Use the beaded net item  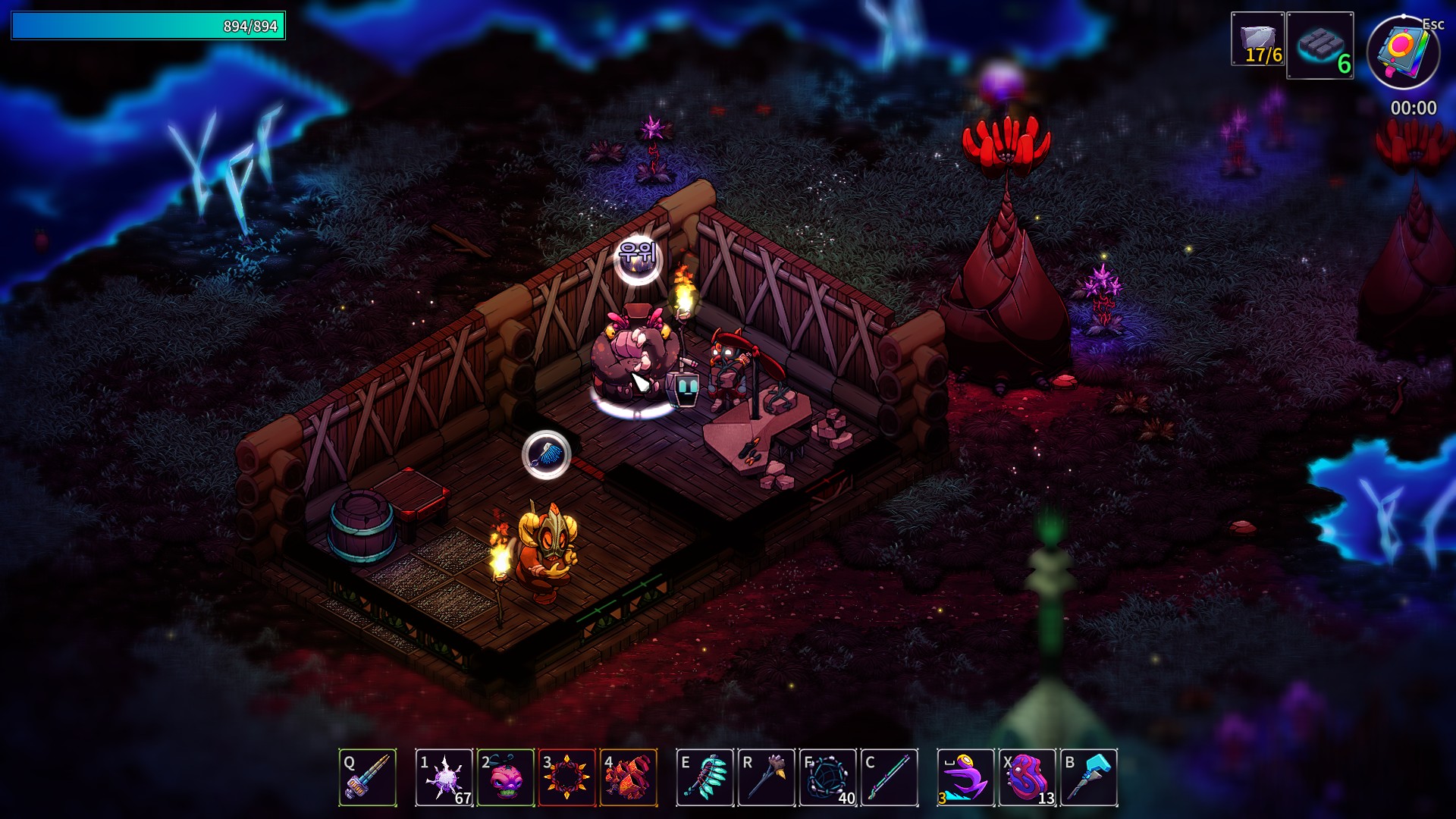[828, 777]
